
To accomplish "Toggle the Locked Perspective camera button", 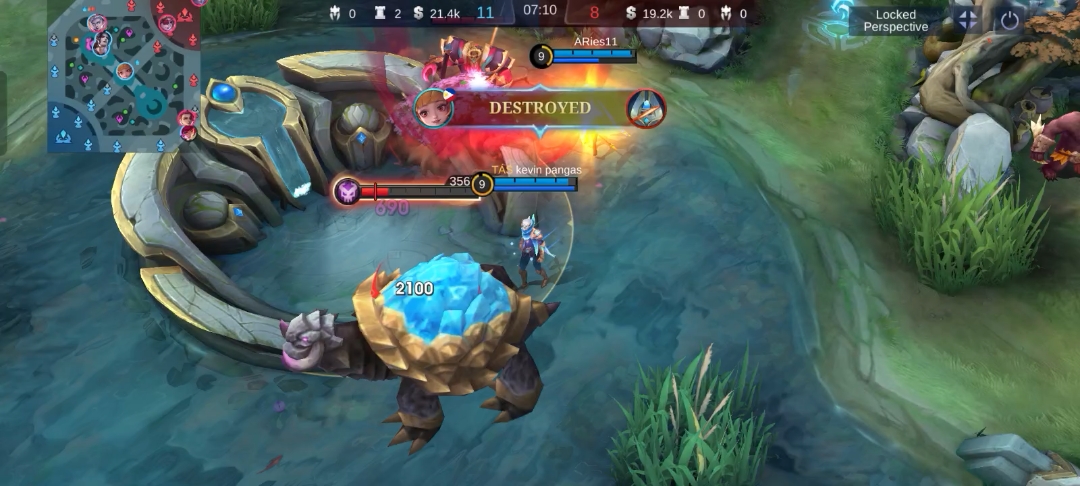I will 896,20.
